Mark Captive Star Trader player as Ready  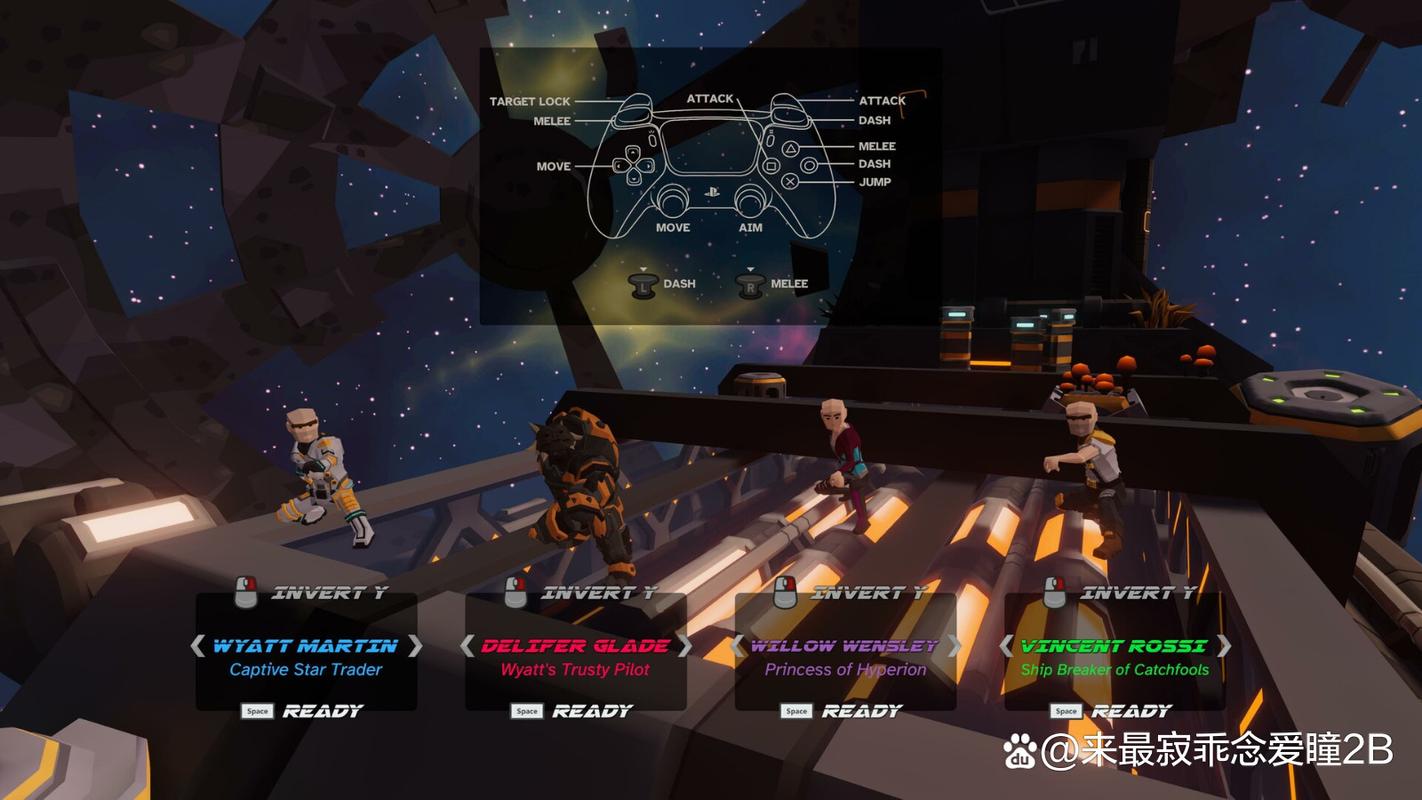pos(303,711)
